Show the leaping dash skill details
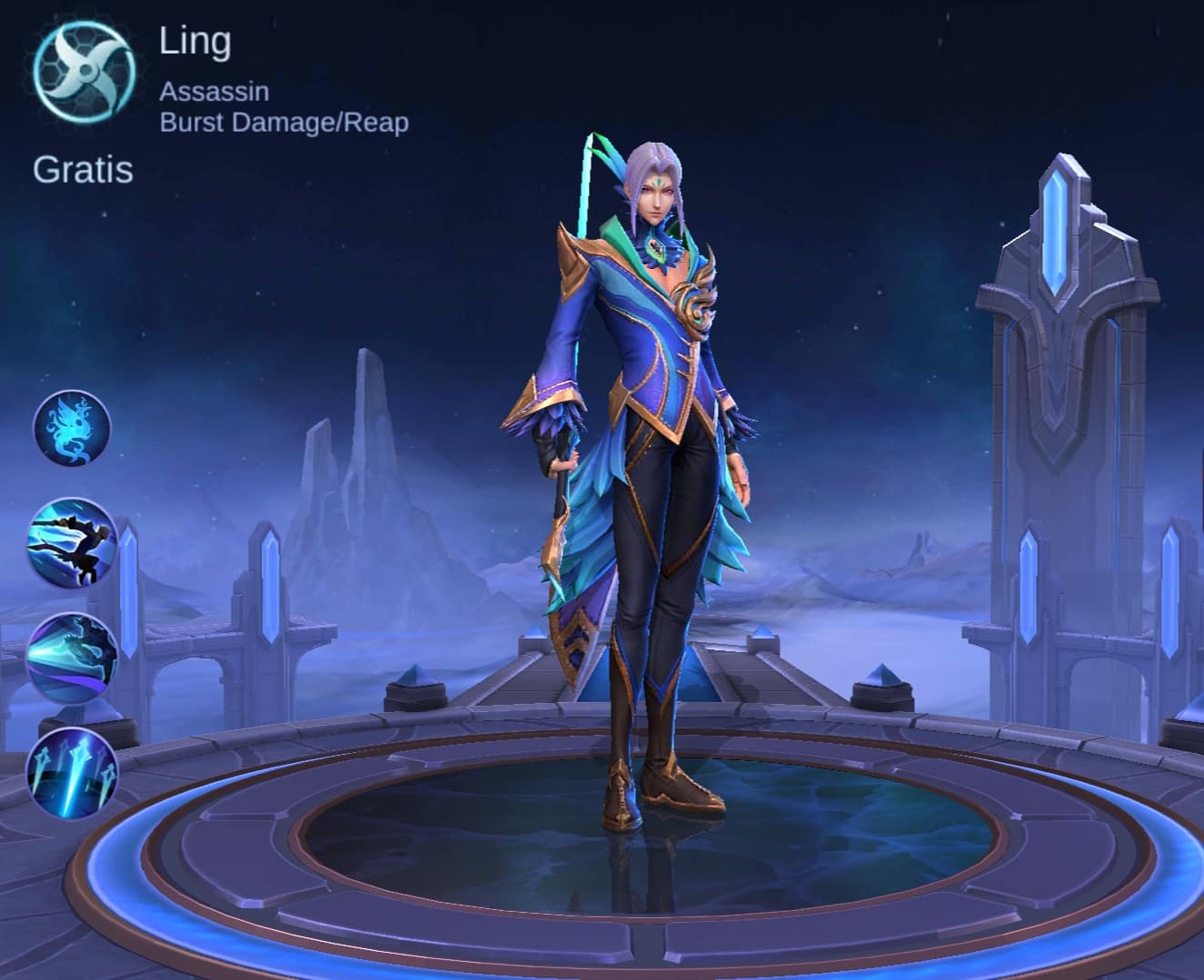This screenshot has height=980, width=1204. pos(72,542)
